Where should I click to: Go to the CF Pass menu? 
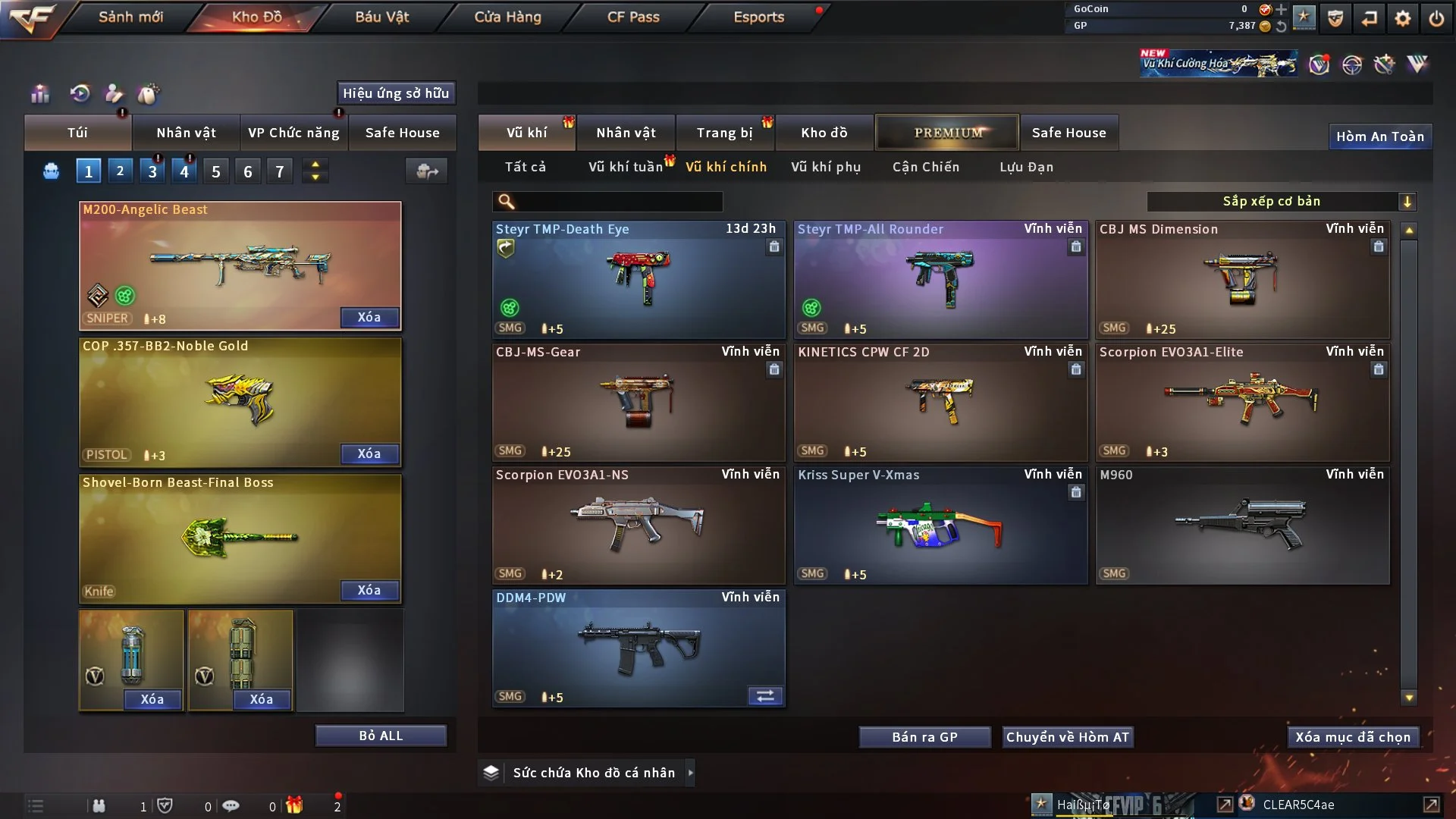[633, 17]
